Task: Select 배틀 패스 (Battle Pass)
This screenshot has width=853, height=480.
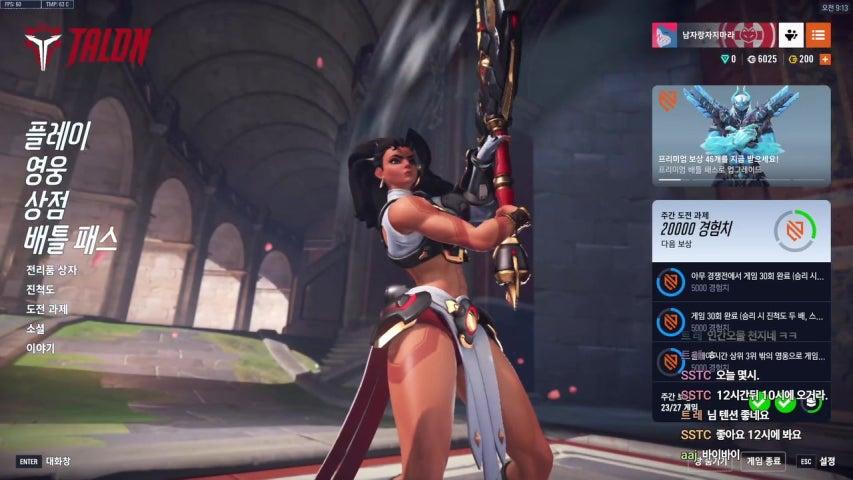Action: (71, 239)
